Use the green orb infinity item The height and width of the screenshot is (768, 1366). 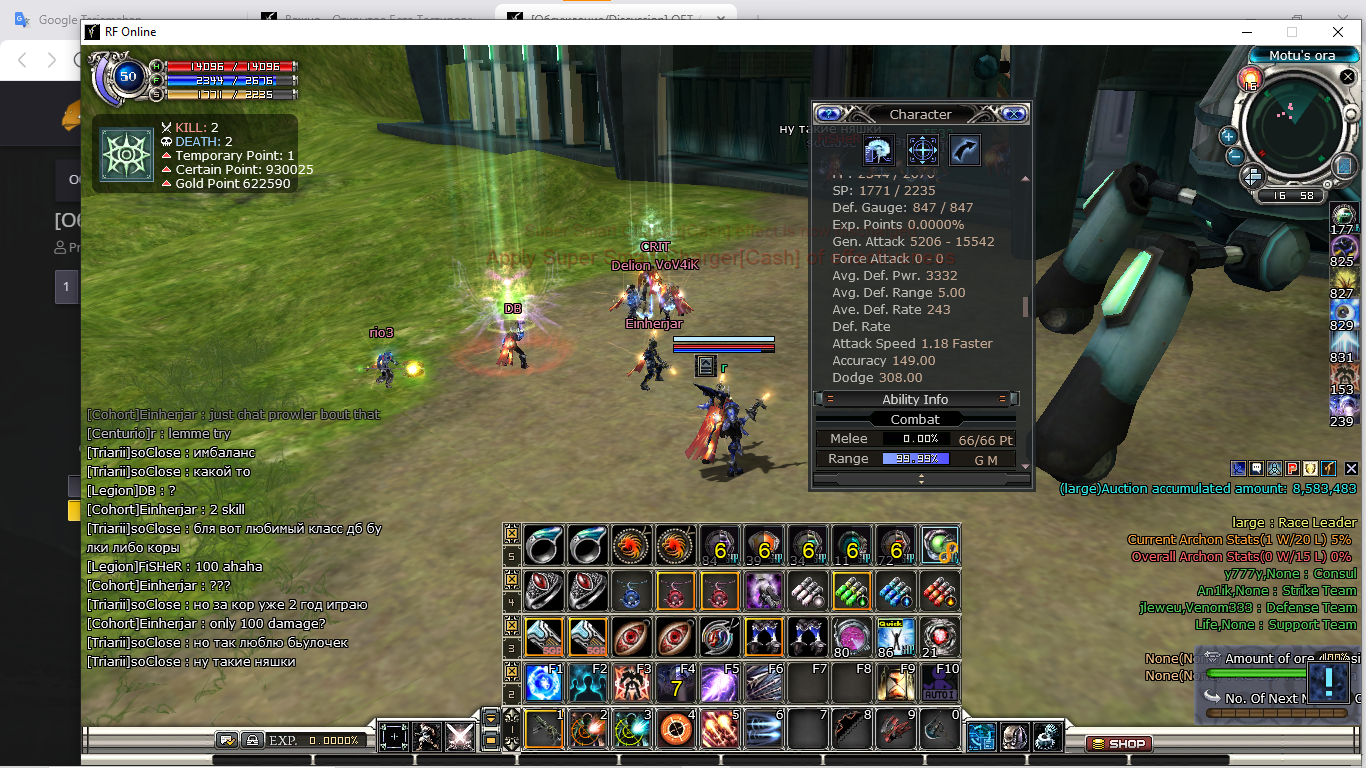coord(940,545)
